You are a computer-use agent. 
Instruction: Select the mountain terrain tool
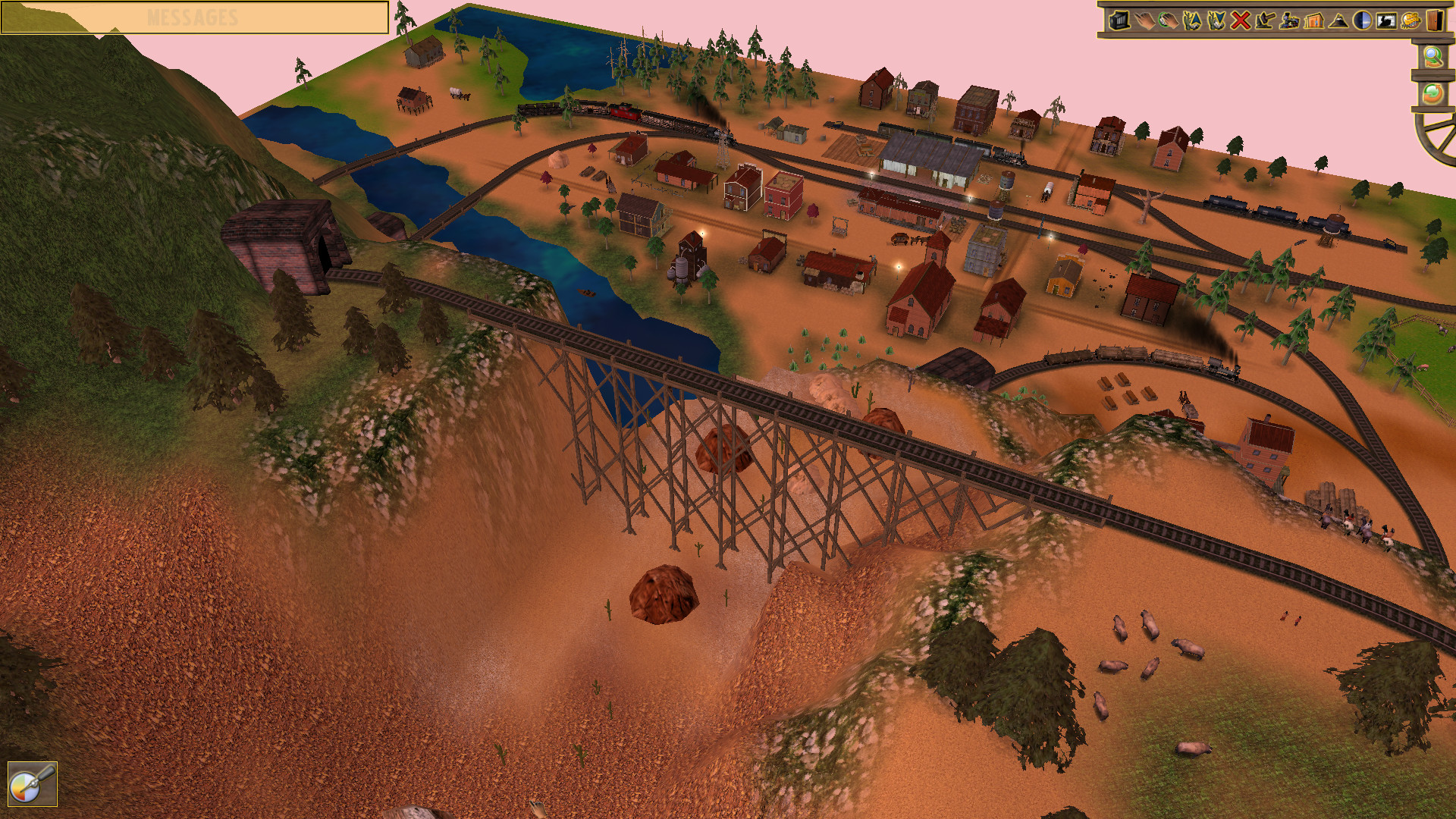pos(1337,21)
